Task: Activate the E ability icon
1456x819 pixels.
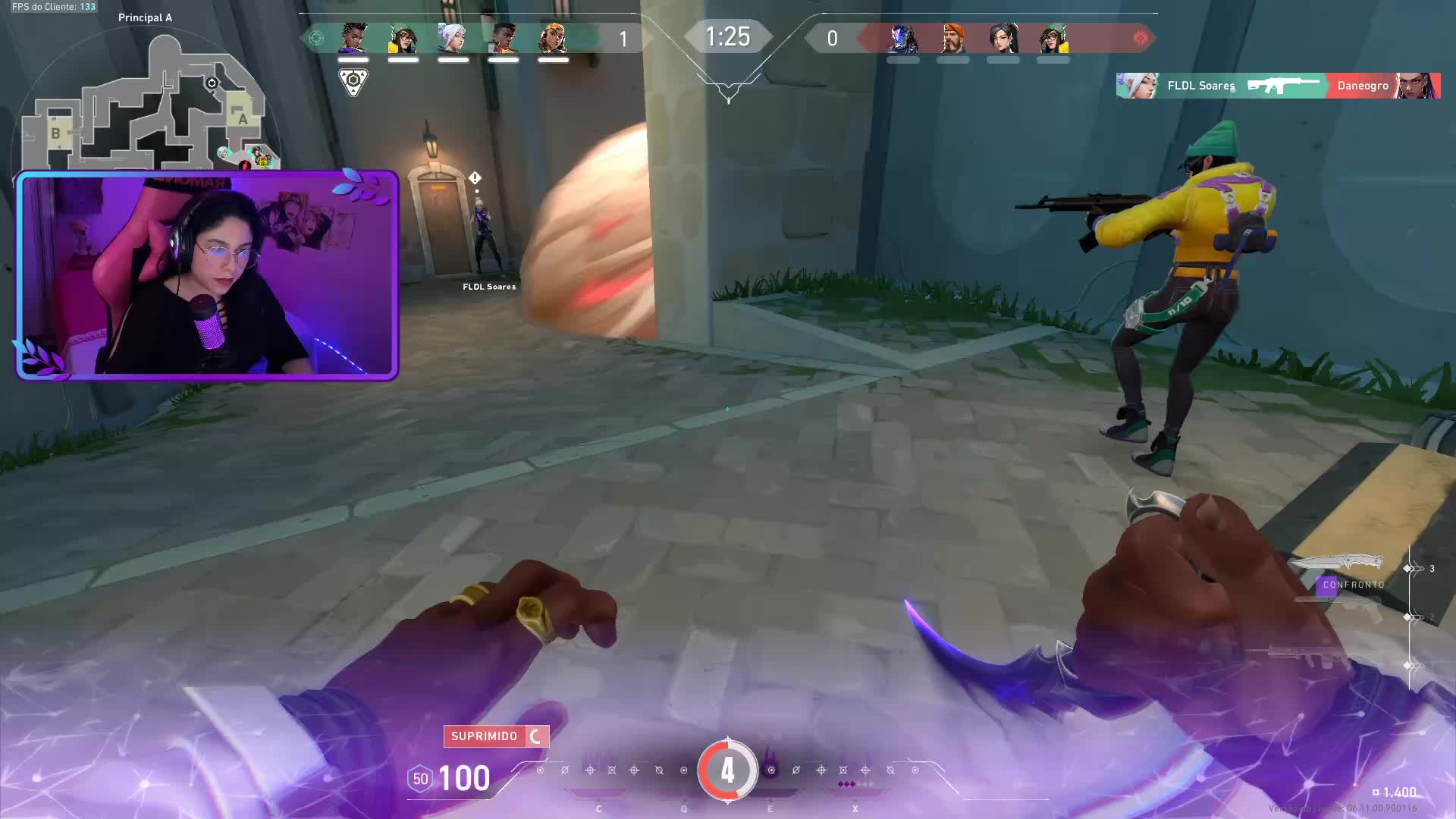Action: pos(770,770)
